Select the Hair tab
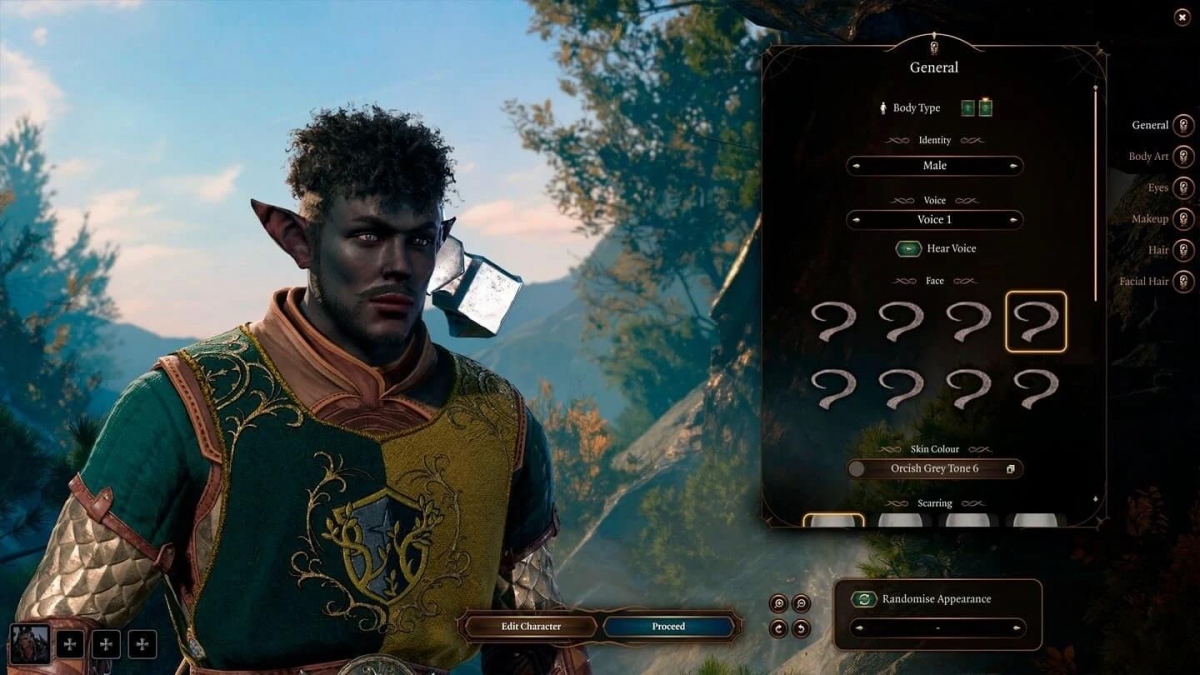Viewport: 1200px width, 675px height. (1183, 250)
